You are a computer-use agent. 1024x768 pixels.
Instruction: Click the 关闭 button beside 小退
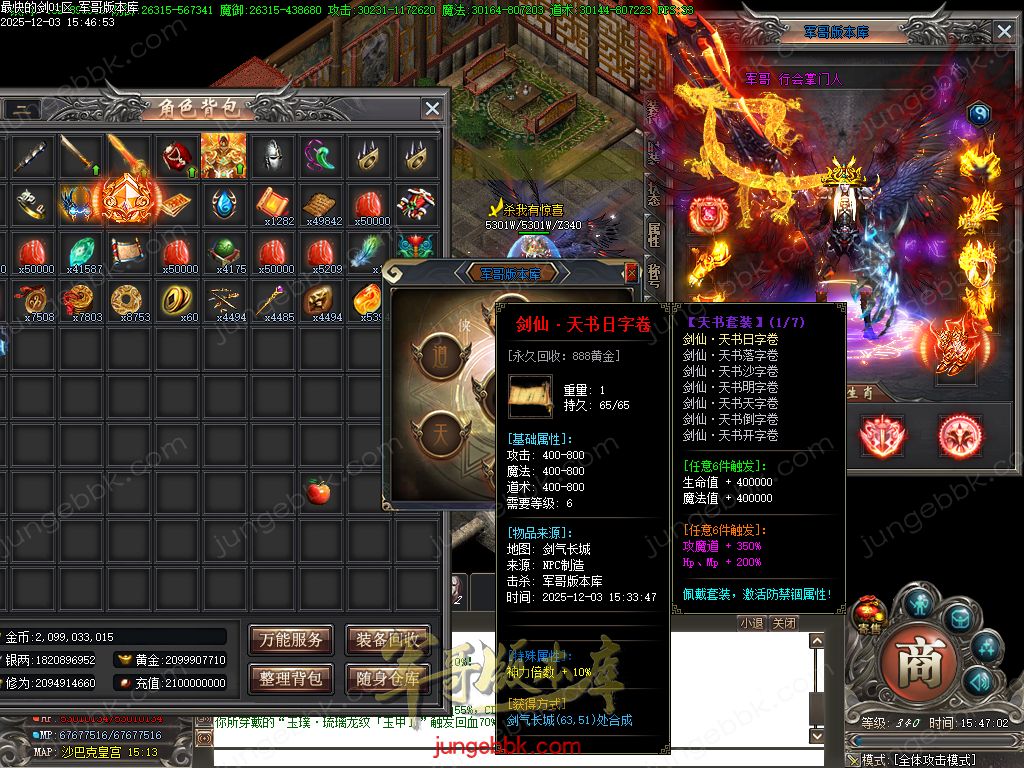point(784,623)
